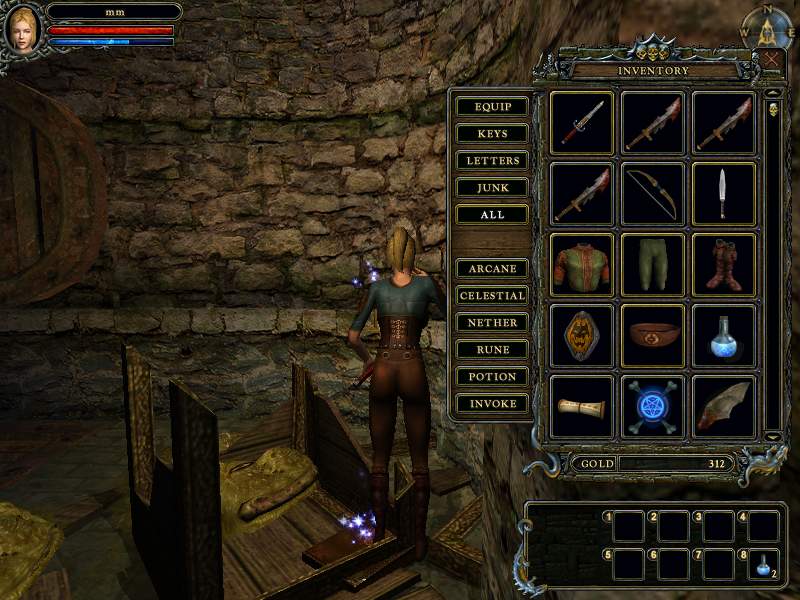Click the blue potion flask in inventory
The image size is (800, 600).
tap(724, 336)
